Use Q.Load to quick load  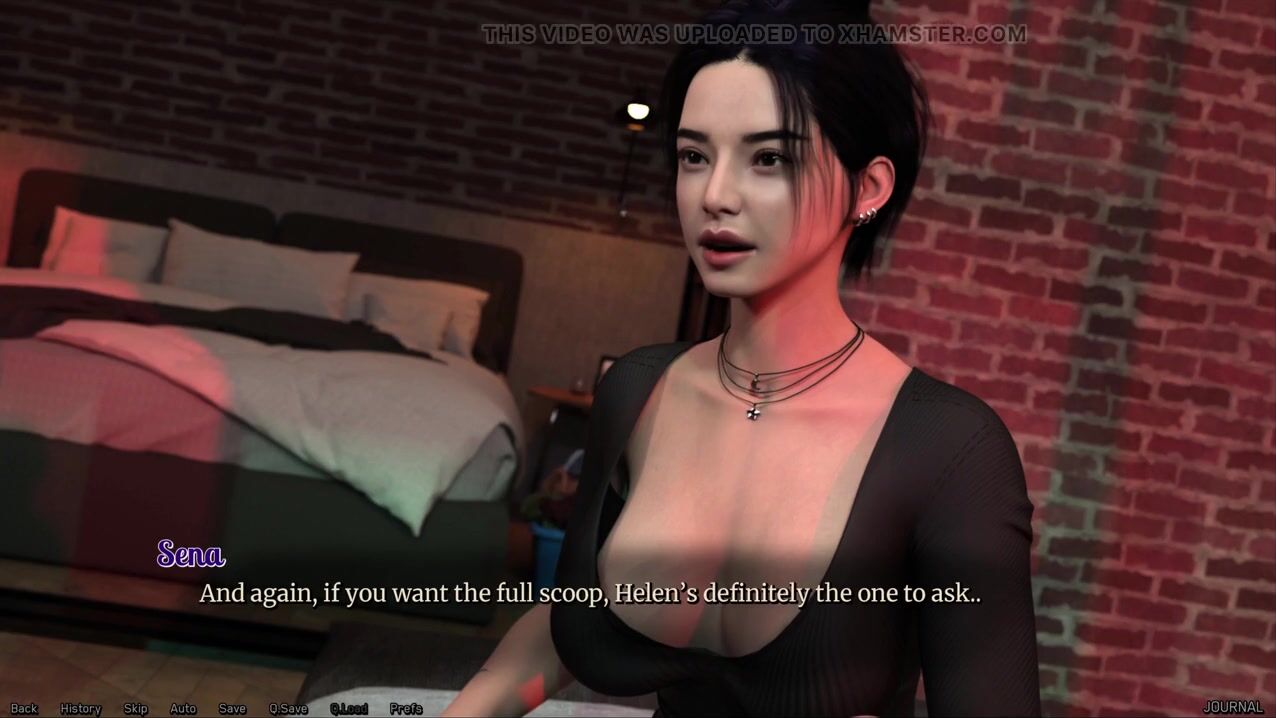pos(349,708)
